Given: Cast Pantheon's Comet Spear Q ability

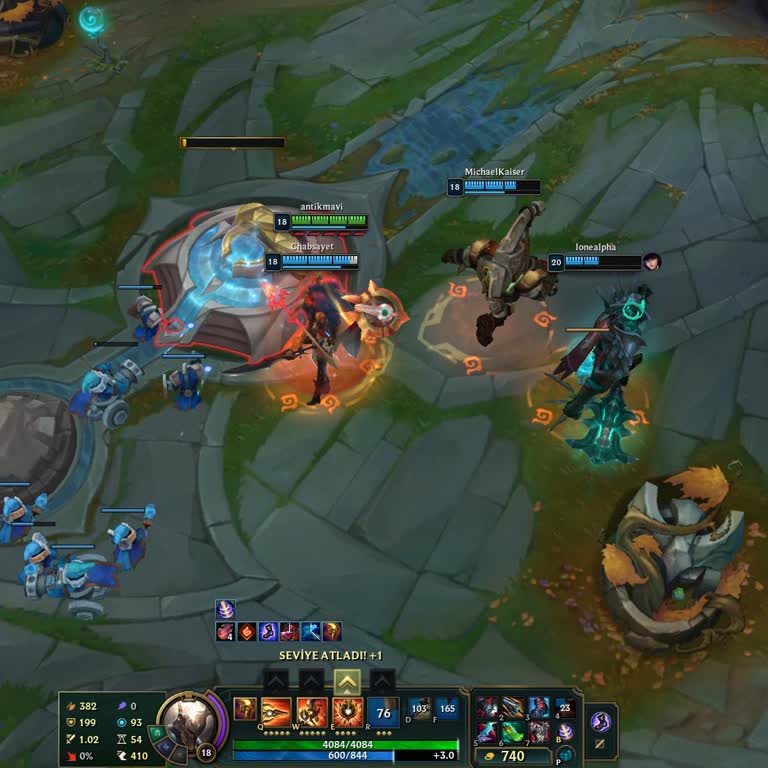Looking at the screenshot, I should coord(276,710).
